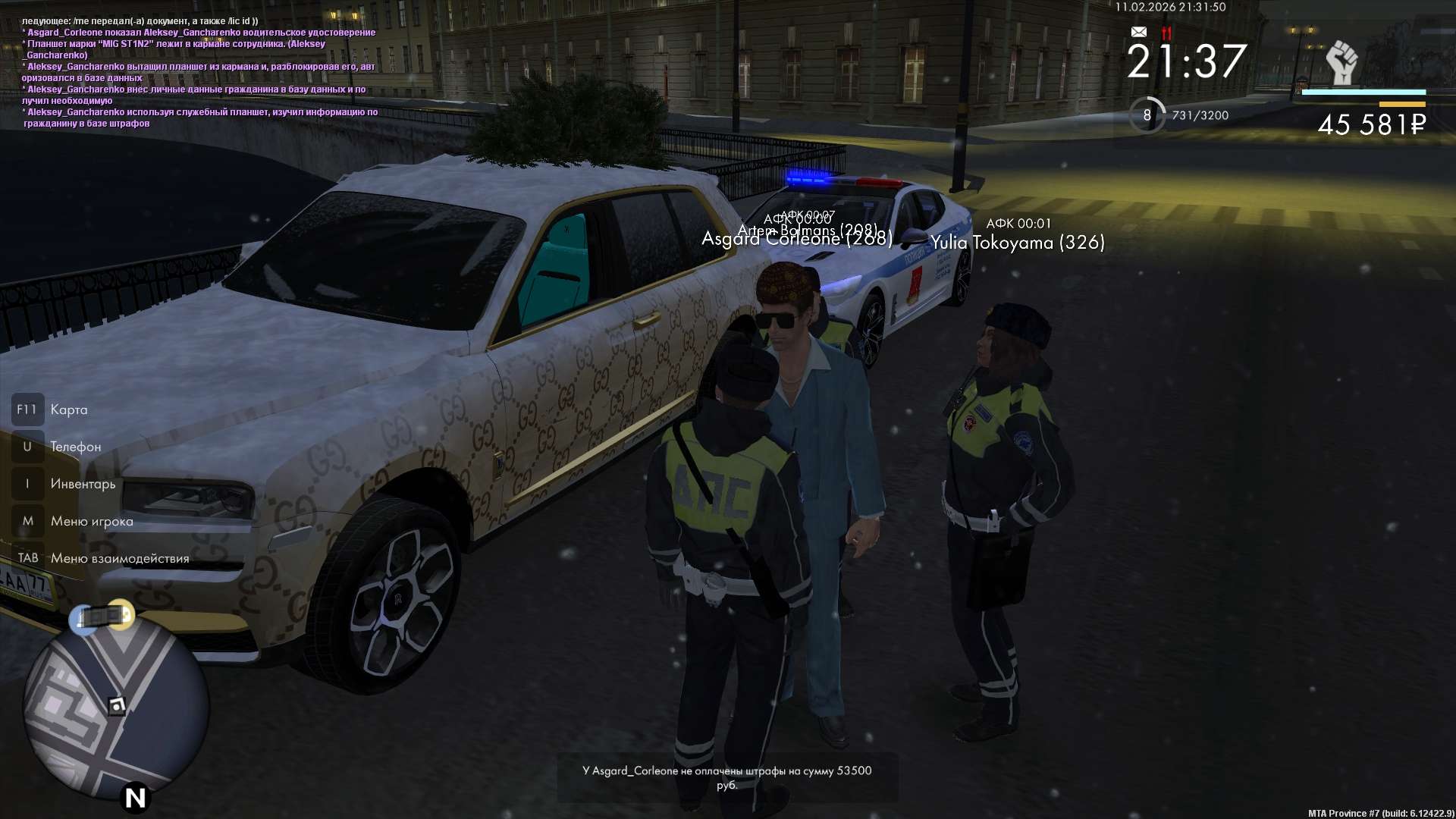Click the level 8 experience ring
The width and height of the screenshot is (1456, 819).
point(1147,115)
